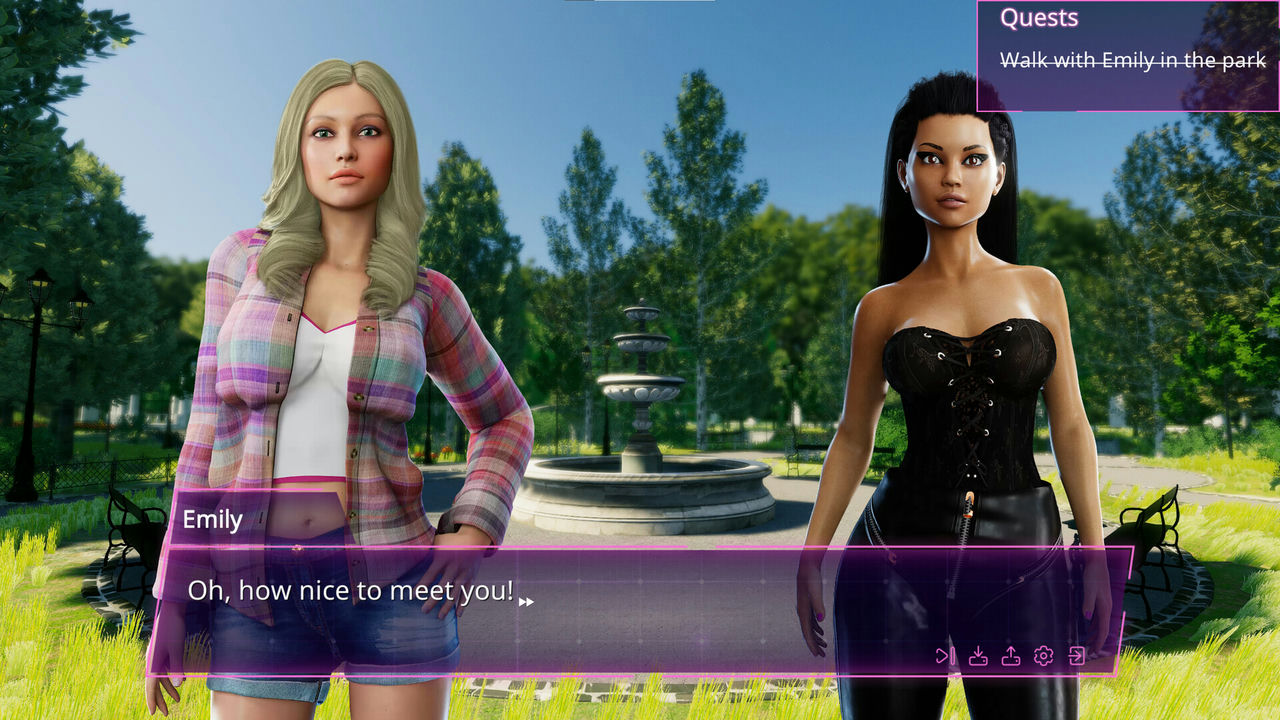Open the gear settings icon

(1044, 656)
